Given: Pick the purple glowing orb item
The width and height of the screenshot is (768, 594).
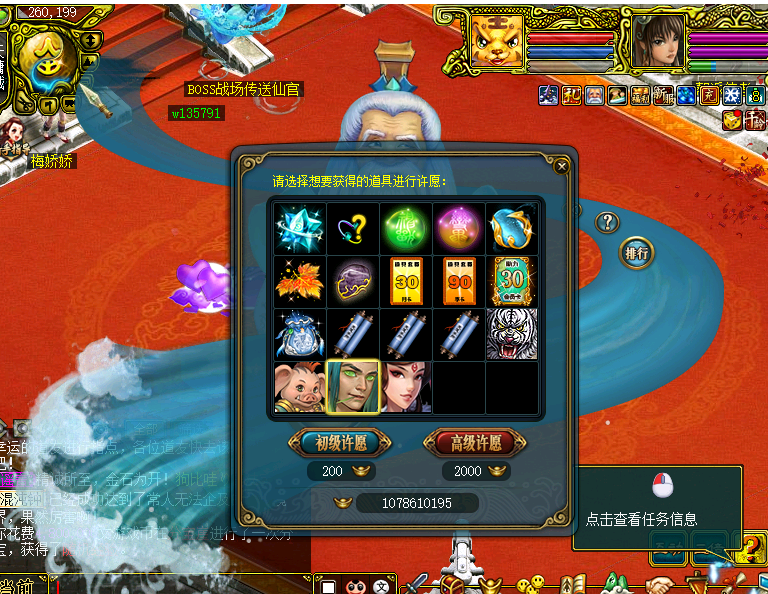Looking at the screenshot, I should click(x=459, y=229).
